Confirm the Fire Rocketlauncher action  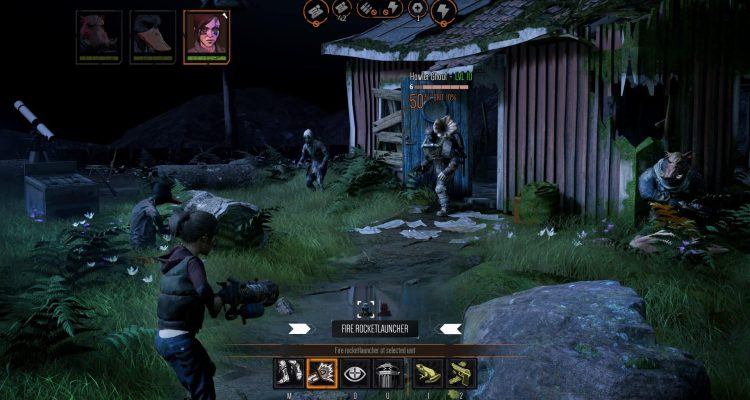pyautogui.click(x=374, y=328)
